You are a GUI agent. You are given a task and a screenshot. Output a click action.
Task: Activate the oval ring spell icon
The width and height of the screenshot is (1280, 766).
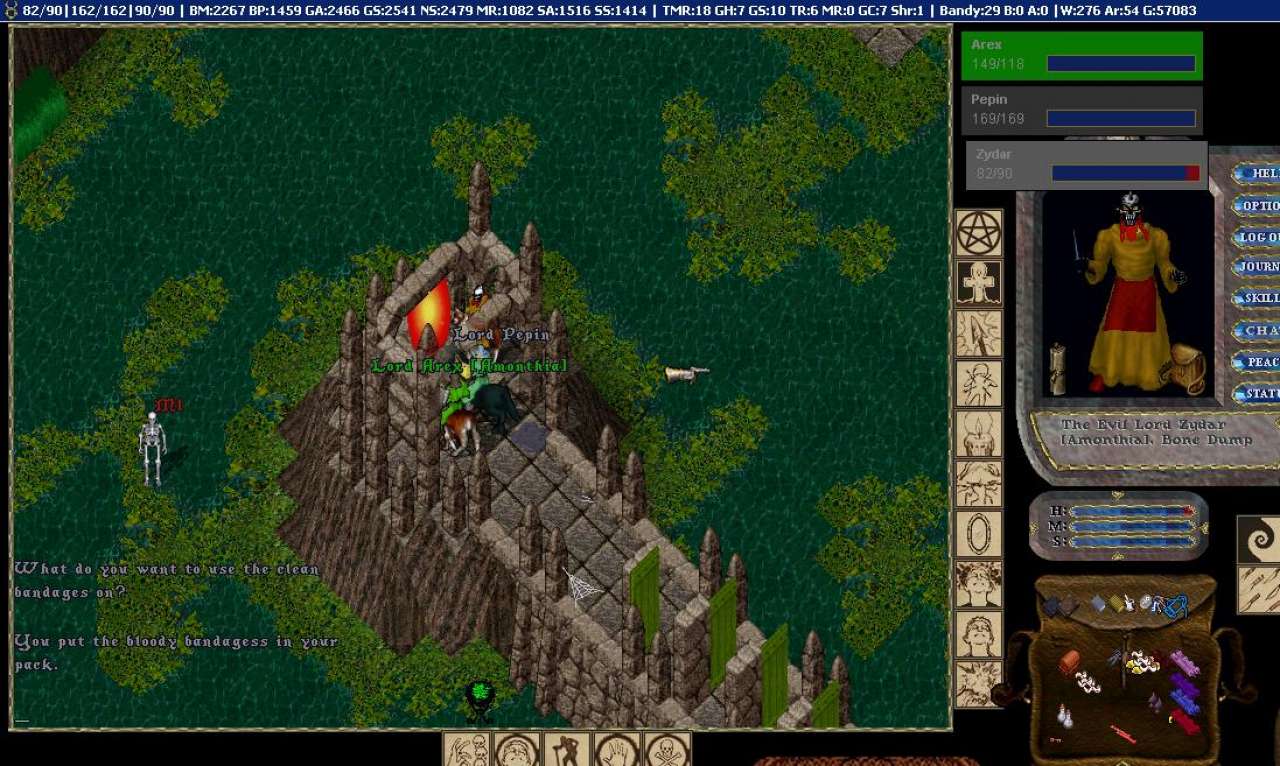coord(979,534)
